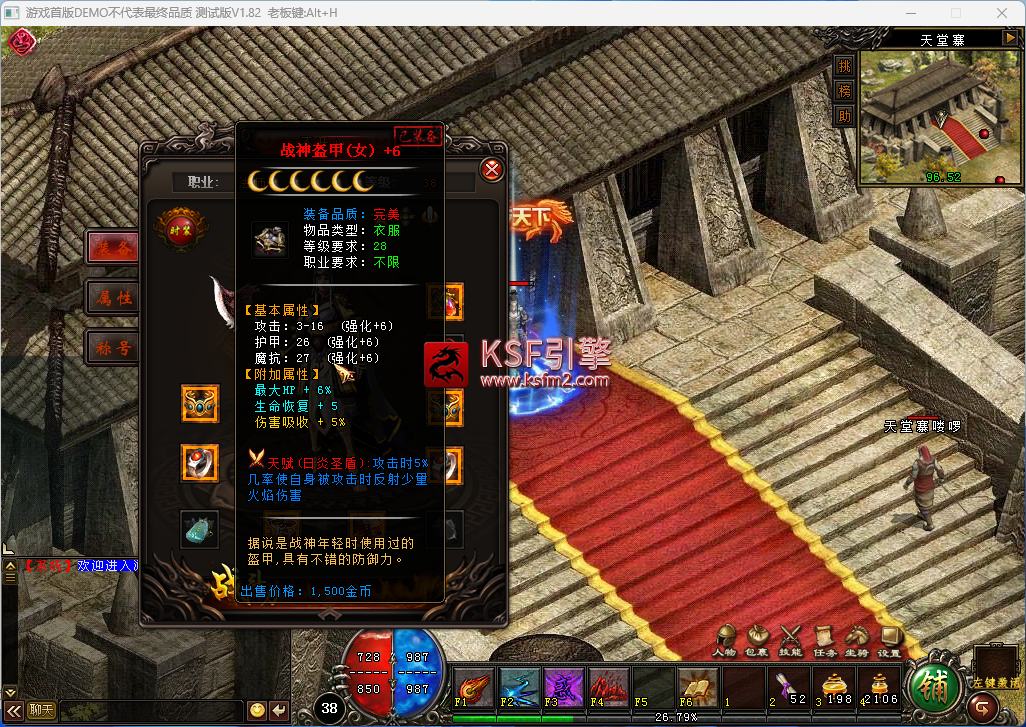
Task: Switch to the 属性 attributes tab
Action: [x=113, y=297]
